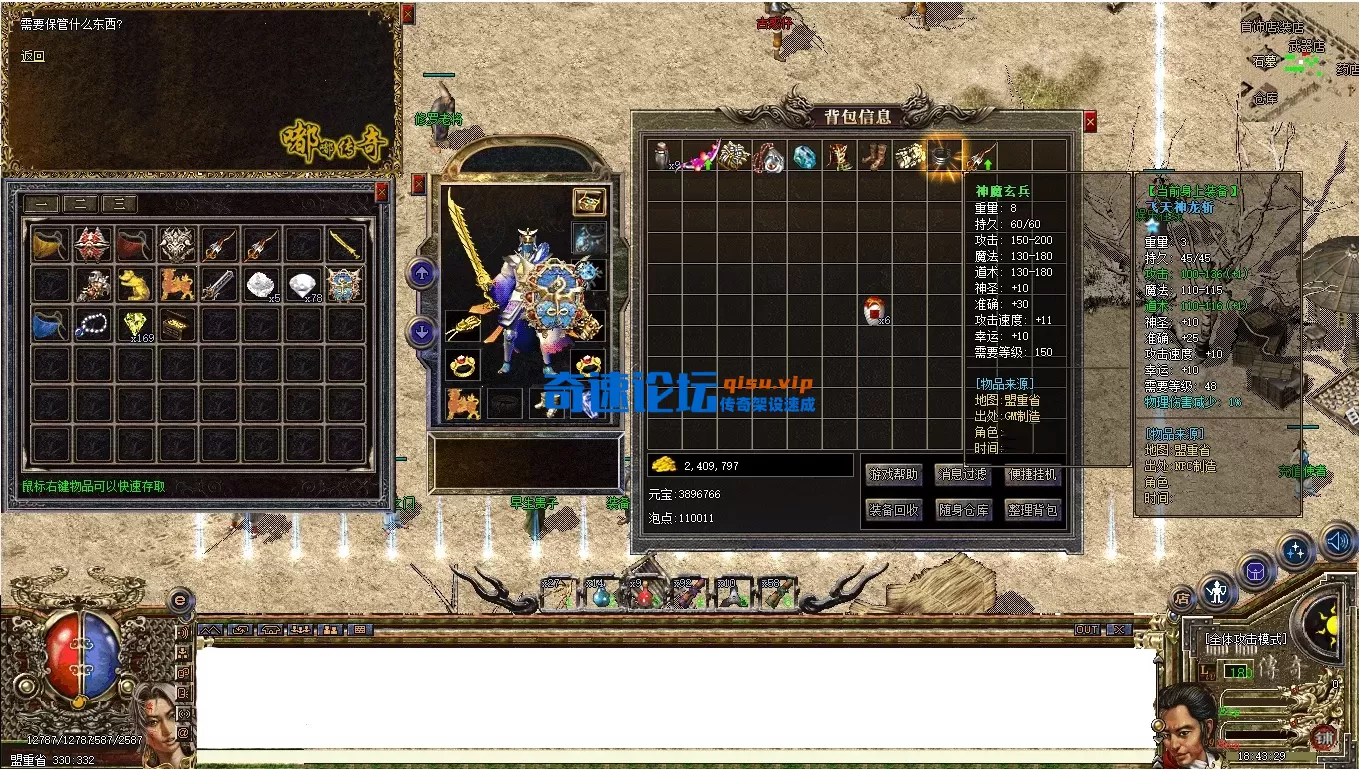Click the 装备回收 equipment recycle button
Image resolution: width=1359 pixels, height=769 pixels.
894,510
